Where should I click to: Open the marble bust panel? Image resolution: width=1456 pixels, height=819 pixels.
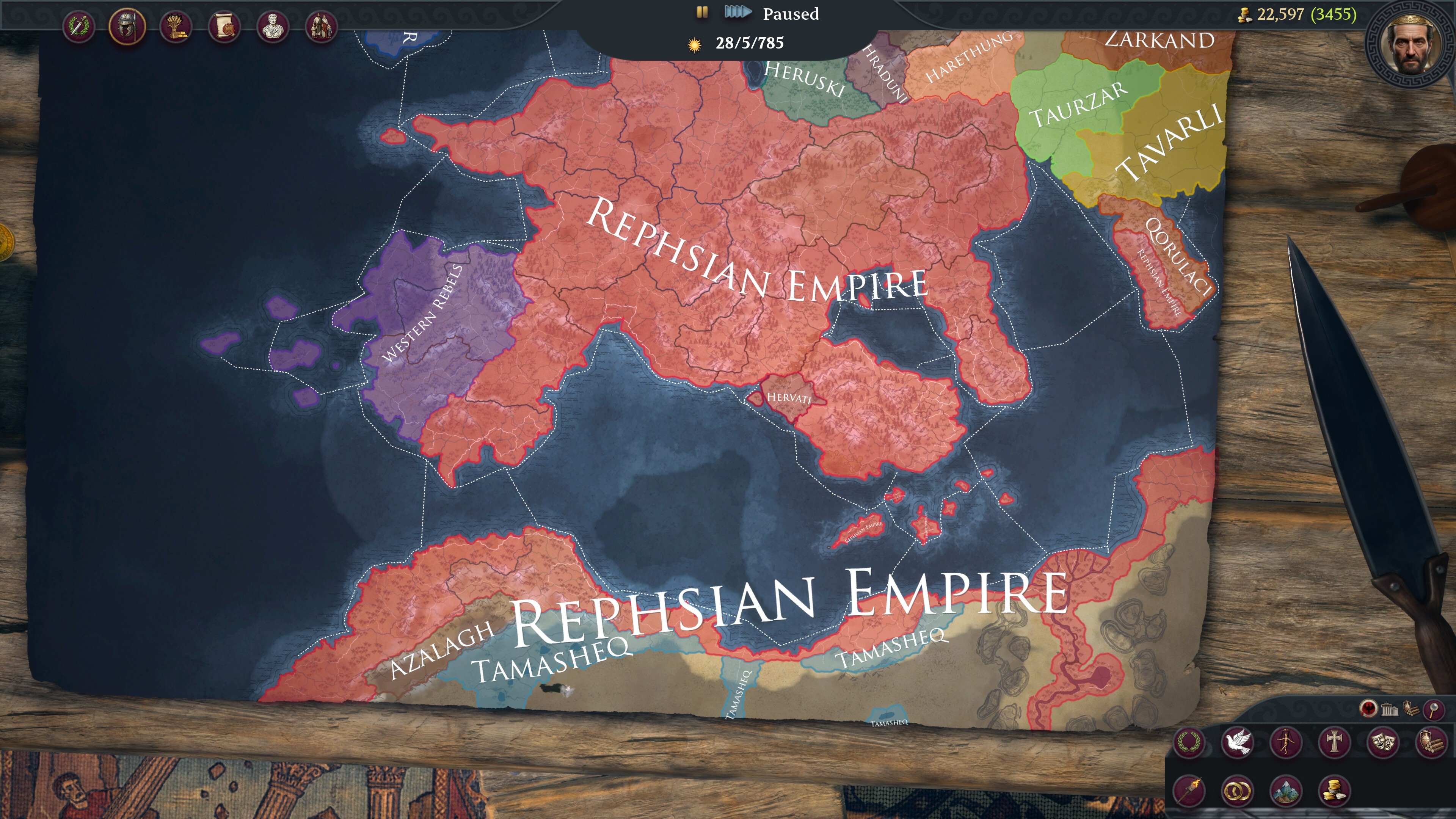273,26
